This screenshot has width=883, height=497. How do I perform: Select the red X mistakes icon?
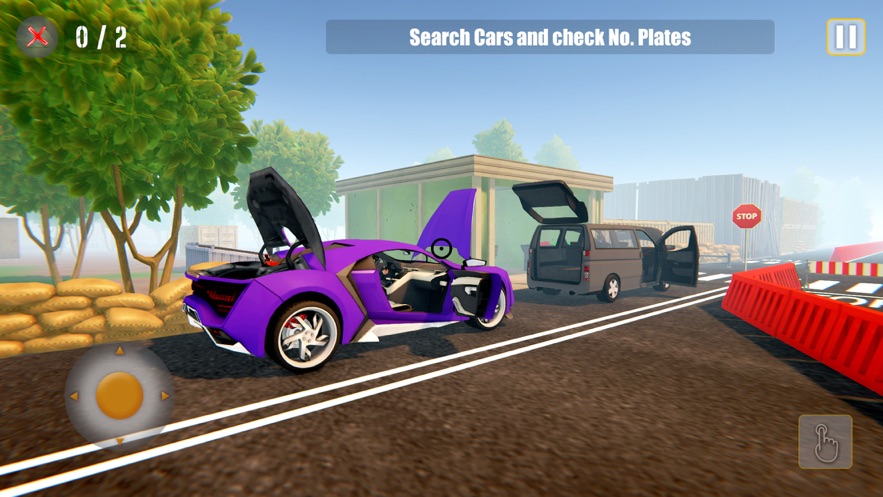(x=38, y=37)
